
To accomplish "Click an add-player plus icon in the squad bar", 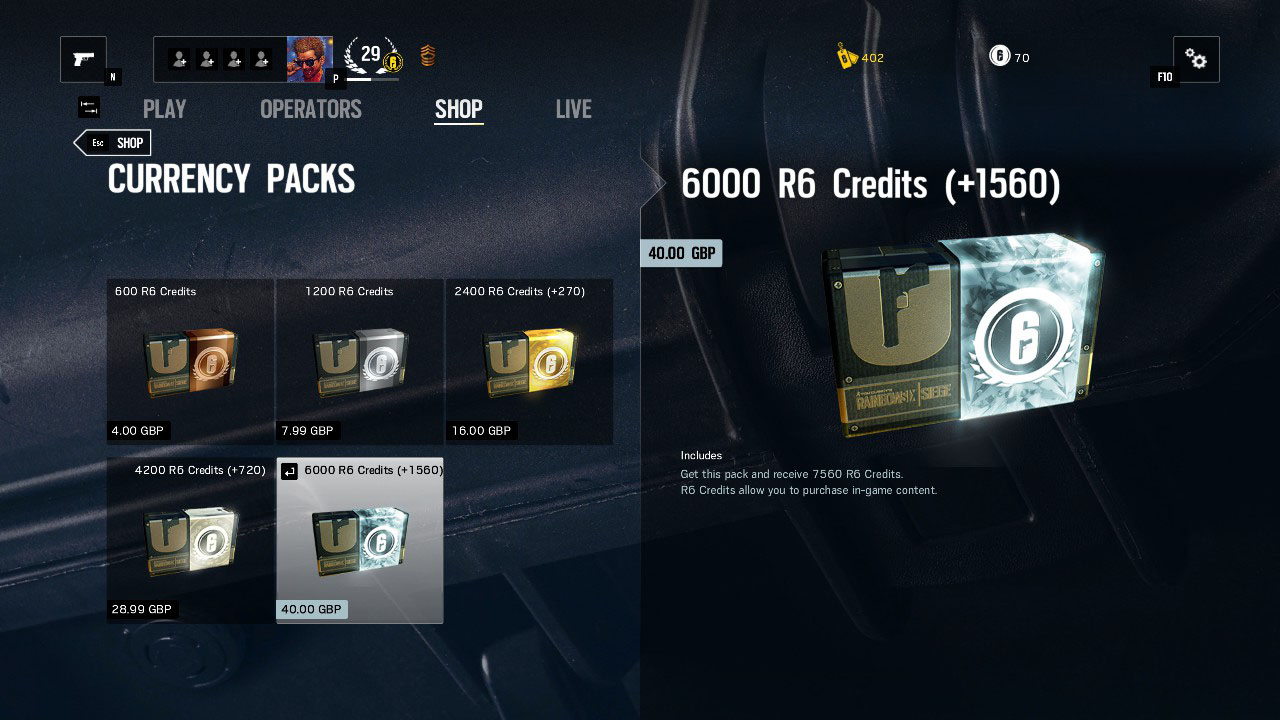I will [x=180, y=58].
